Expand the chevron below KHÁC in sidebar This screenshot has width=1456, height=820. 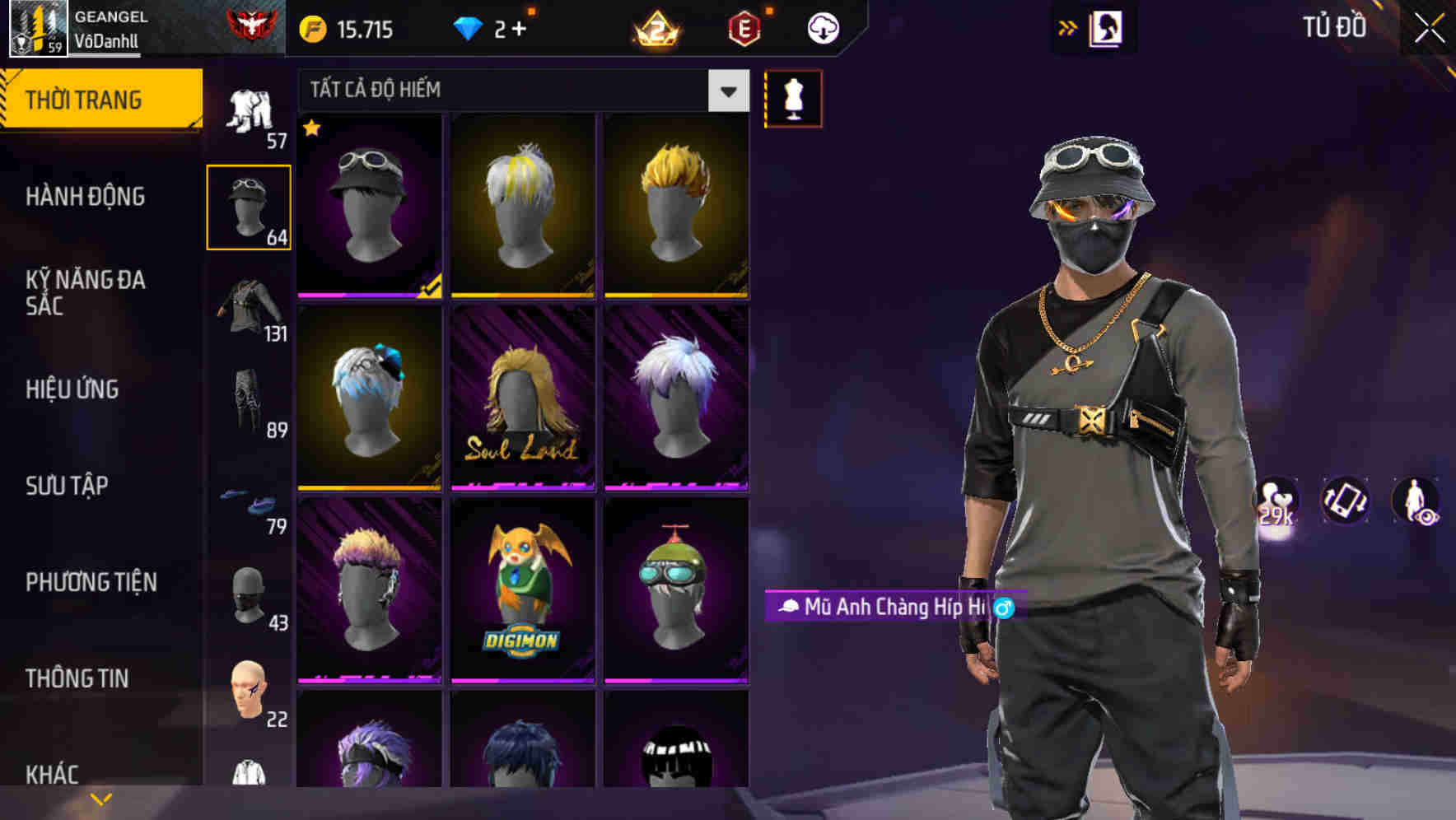tap(101, 797)
